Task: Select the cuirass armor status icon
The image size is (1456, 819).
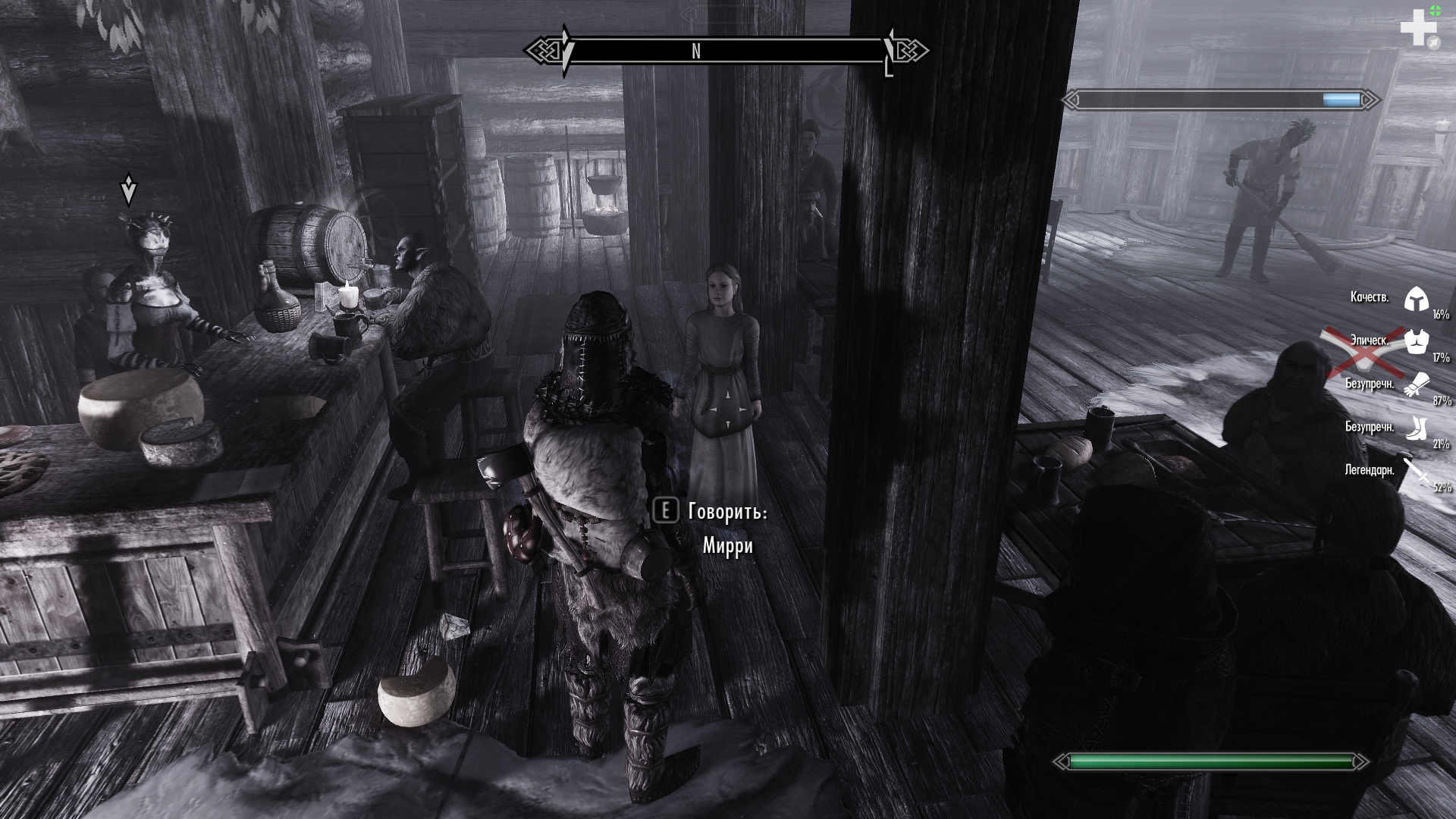Action: click(x=1416, y=342)
